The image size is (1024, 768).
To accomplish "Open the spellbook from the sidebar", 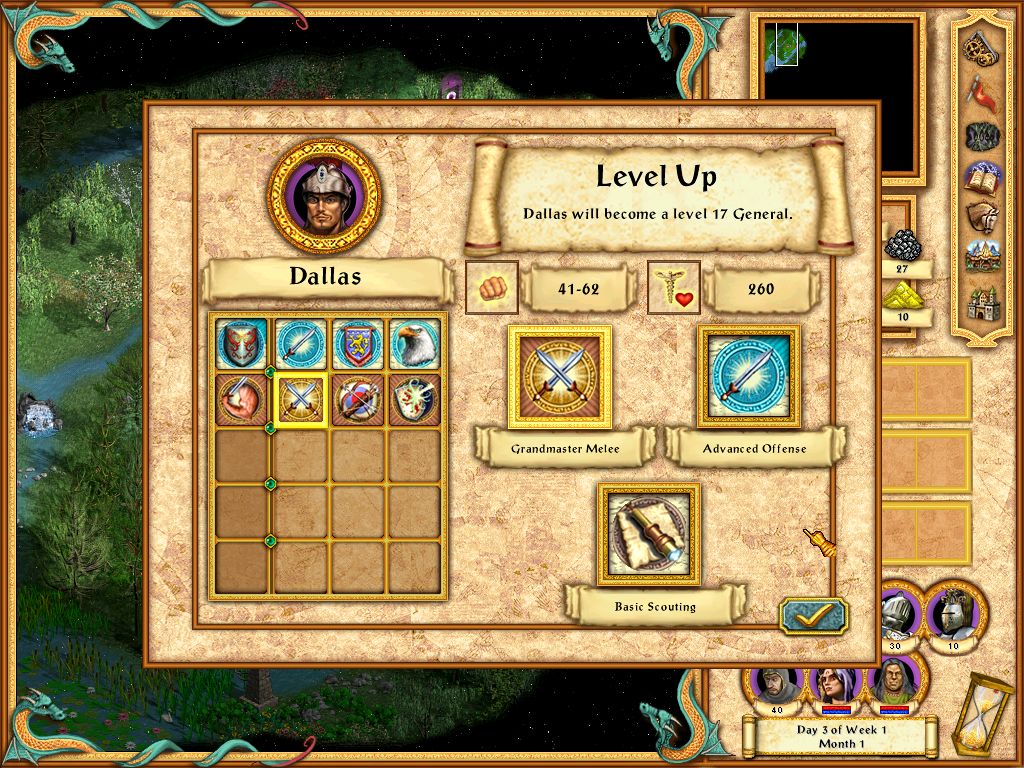I will [980, 178].
